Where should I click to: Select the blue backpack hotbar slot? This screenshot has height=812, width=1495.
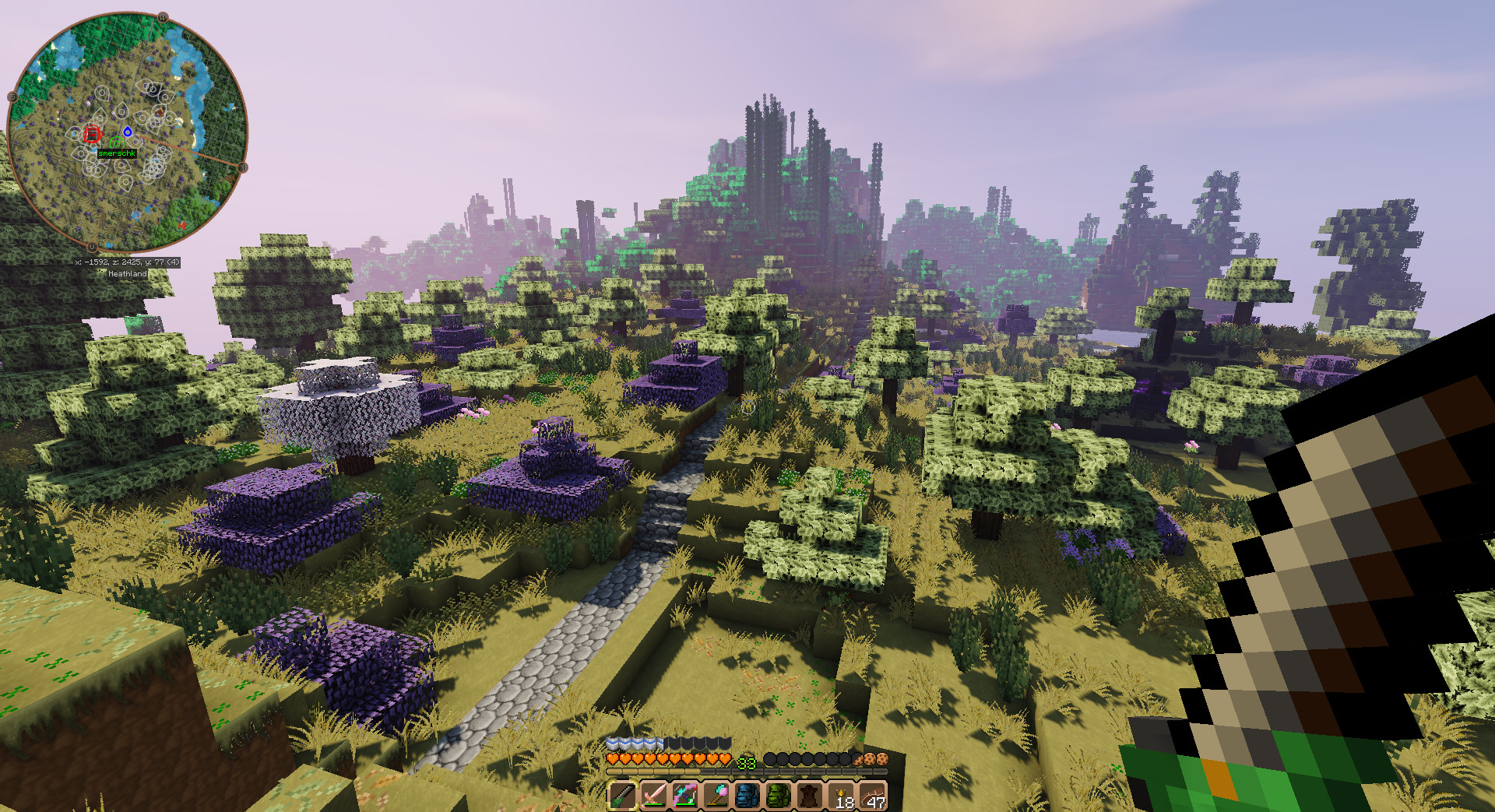(x=747, y=796)
